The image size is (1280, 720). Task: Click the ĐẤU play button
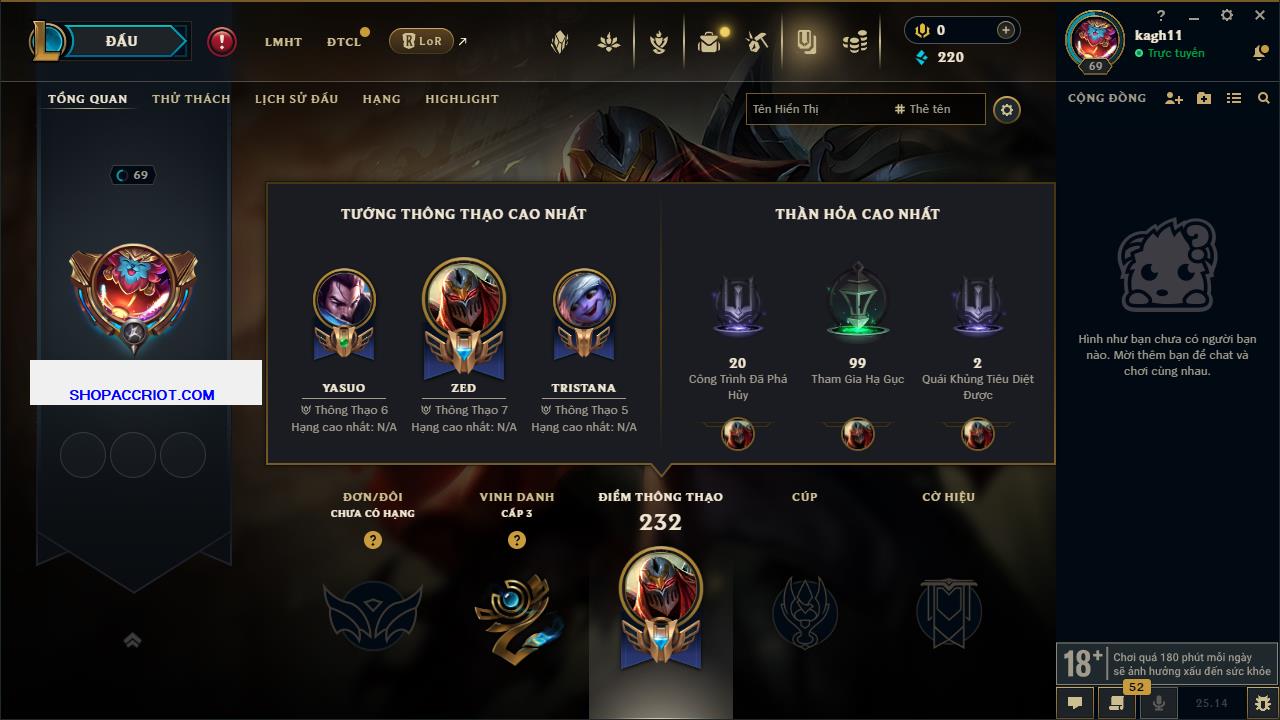click(x=122, y=41)
